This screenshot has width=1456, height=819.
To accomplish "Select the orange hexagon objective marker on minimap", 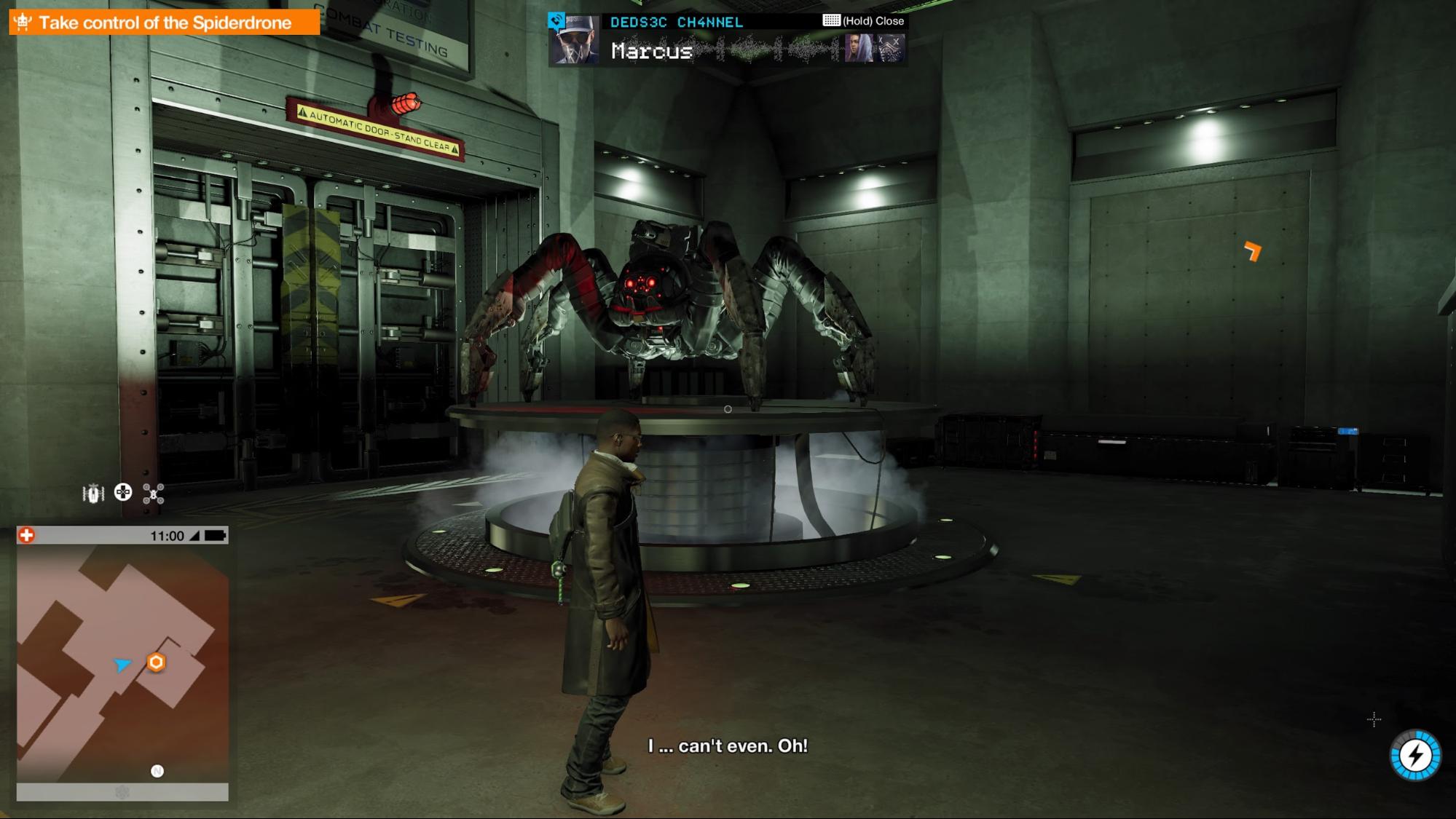I will pos(156,662).
